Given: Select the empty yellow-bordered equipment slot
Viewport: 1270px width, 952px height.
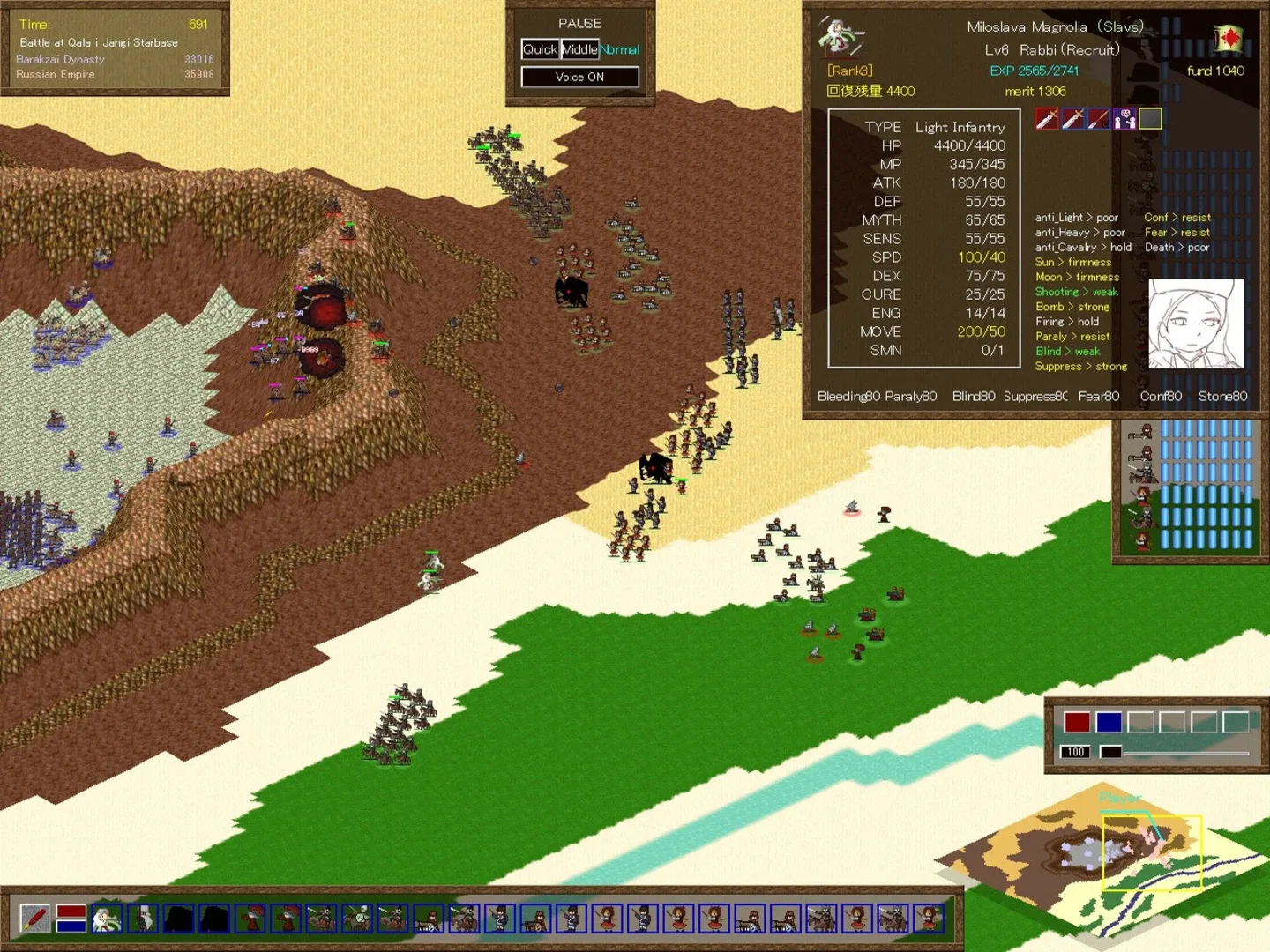Looking at the screenshot, I should (x=1149, y=118).
